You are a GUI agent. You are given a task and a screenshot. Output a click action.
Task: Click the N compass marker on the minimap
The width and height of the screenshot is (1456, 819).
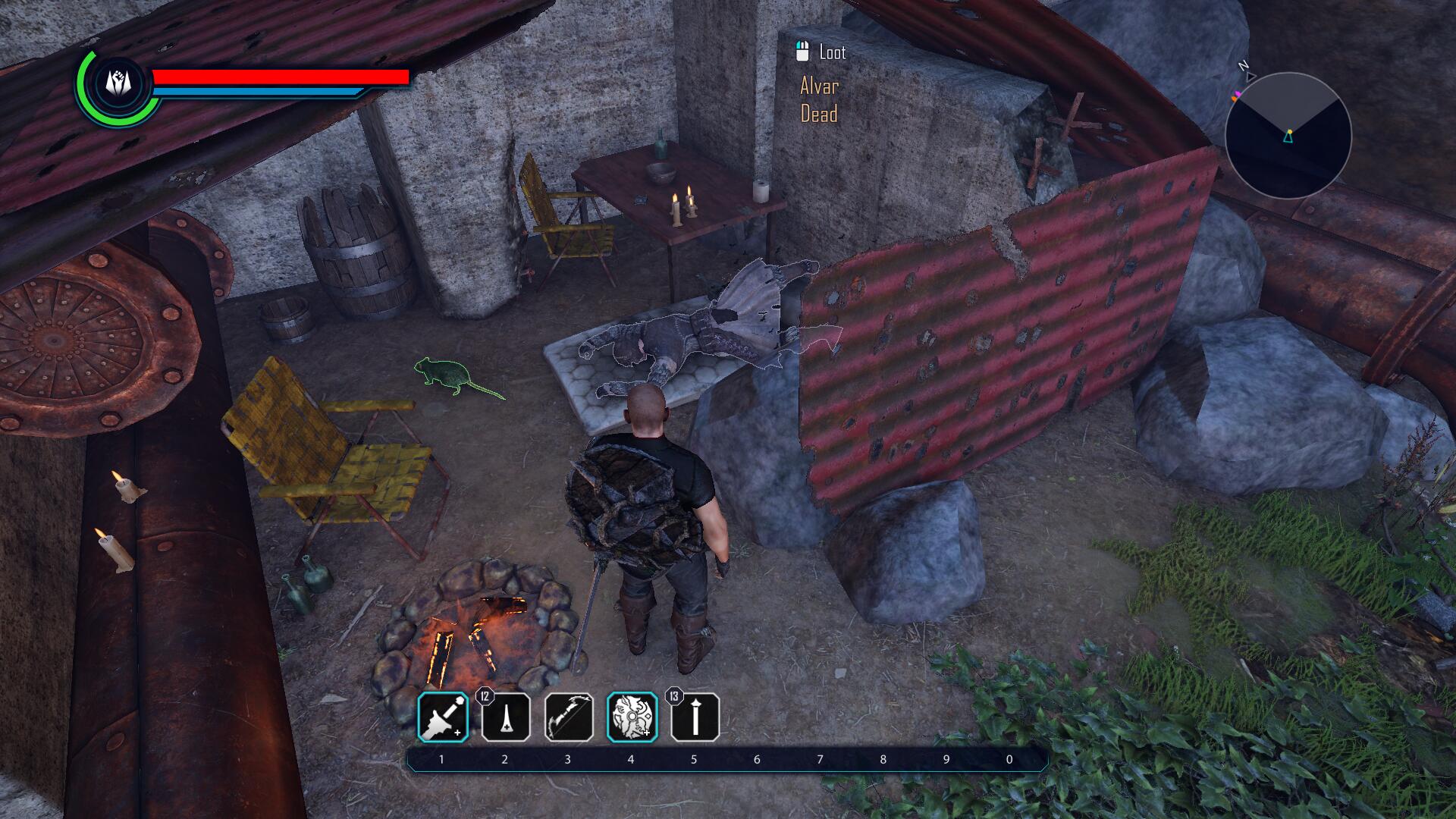coord(1241,65)
